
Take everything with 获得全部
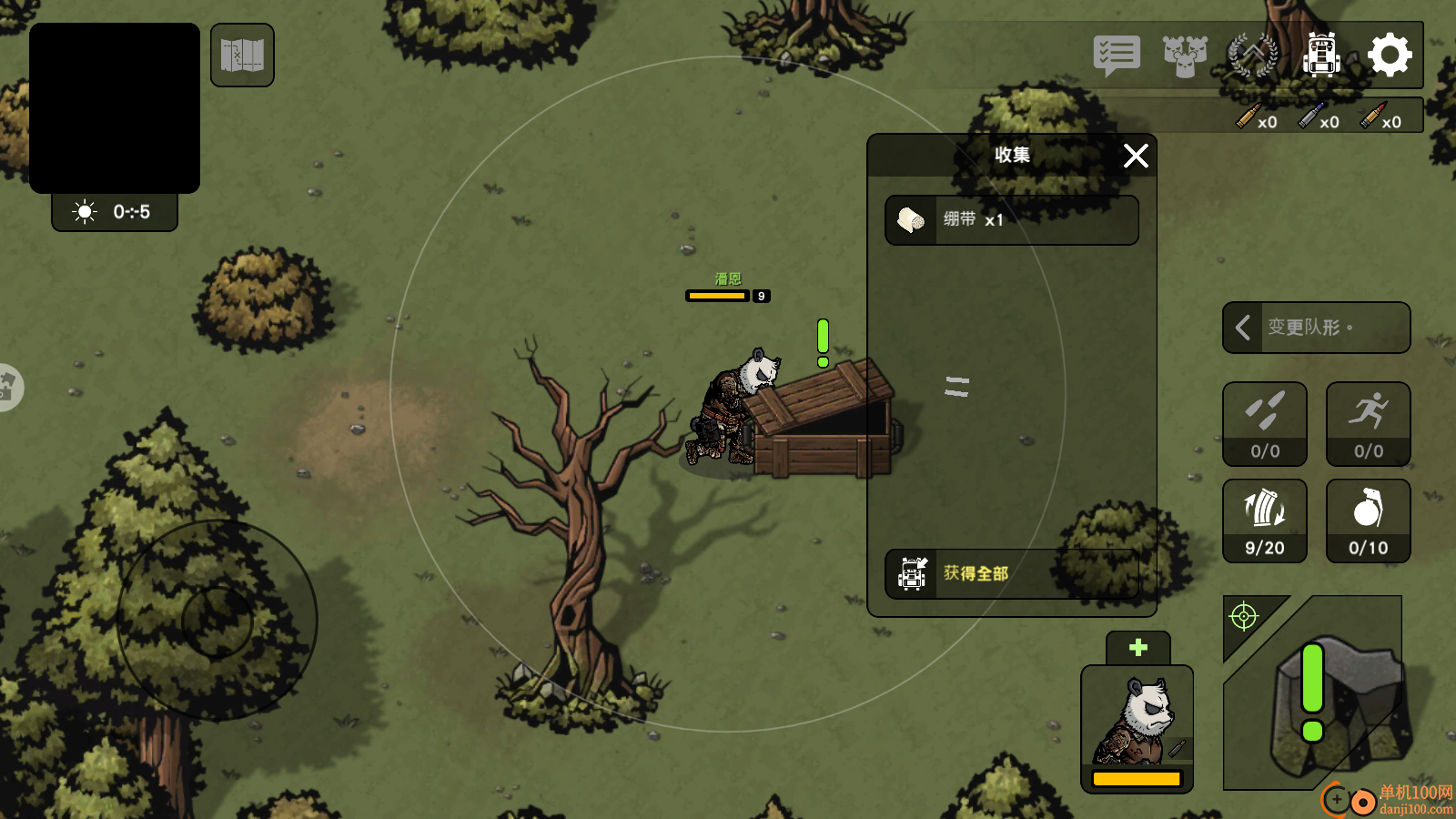1011,573
